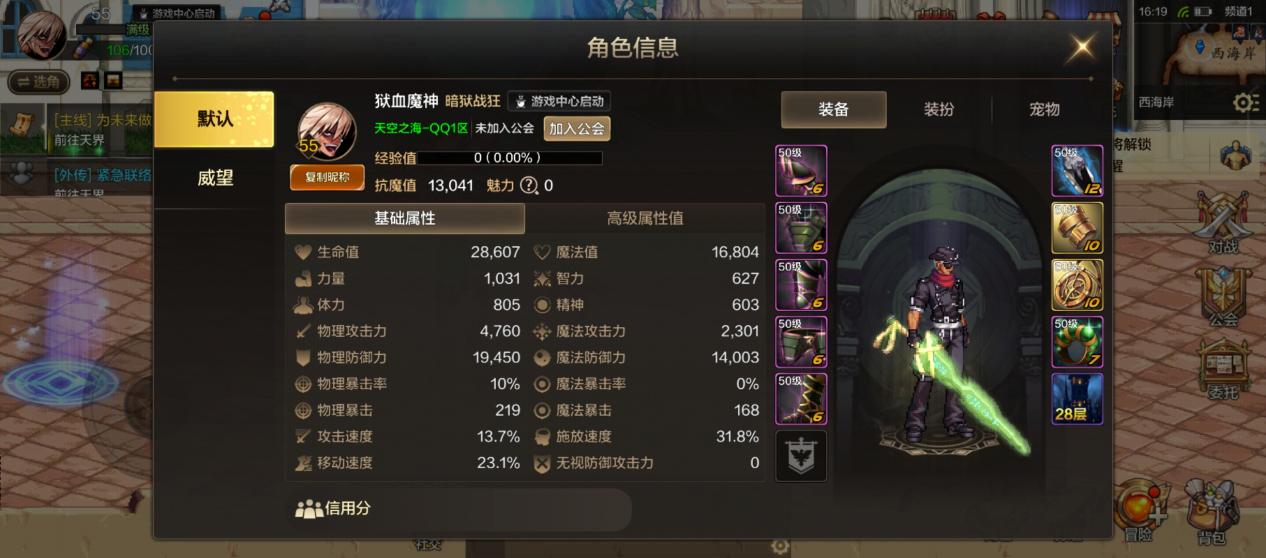Open the 宠物 tab
The height and width of the screenshot is (558, 1266).
(1044, 110)
